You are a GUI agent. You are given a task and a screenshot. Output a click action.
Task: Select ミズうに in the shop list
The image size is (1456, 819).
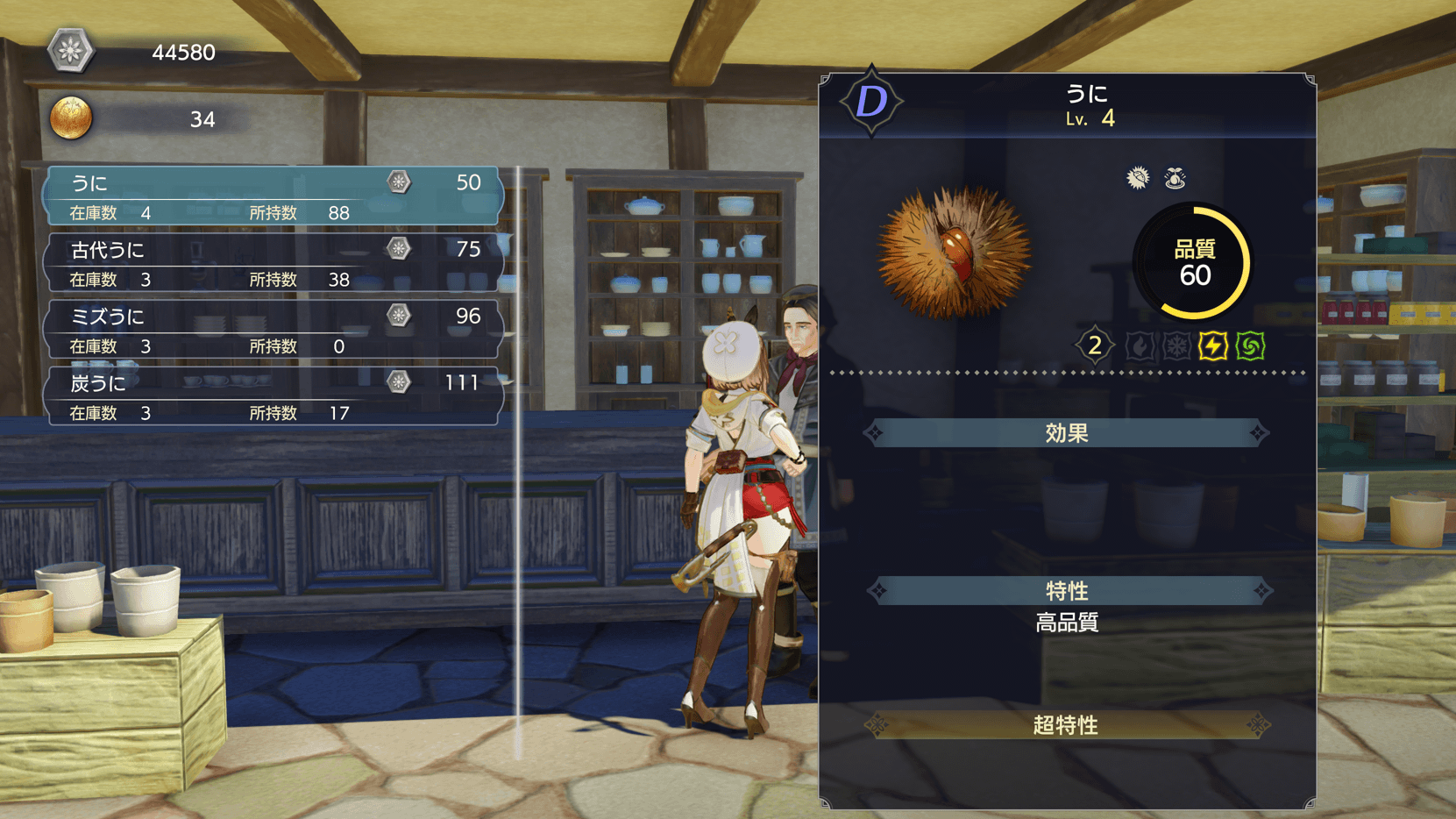tap(273, 329)
